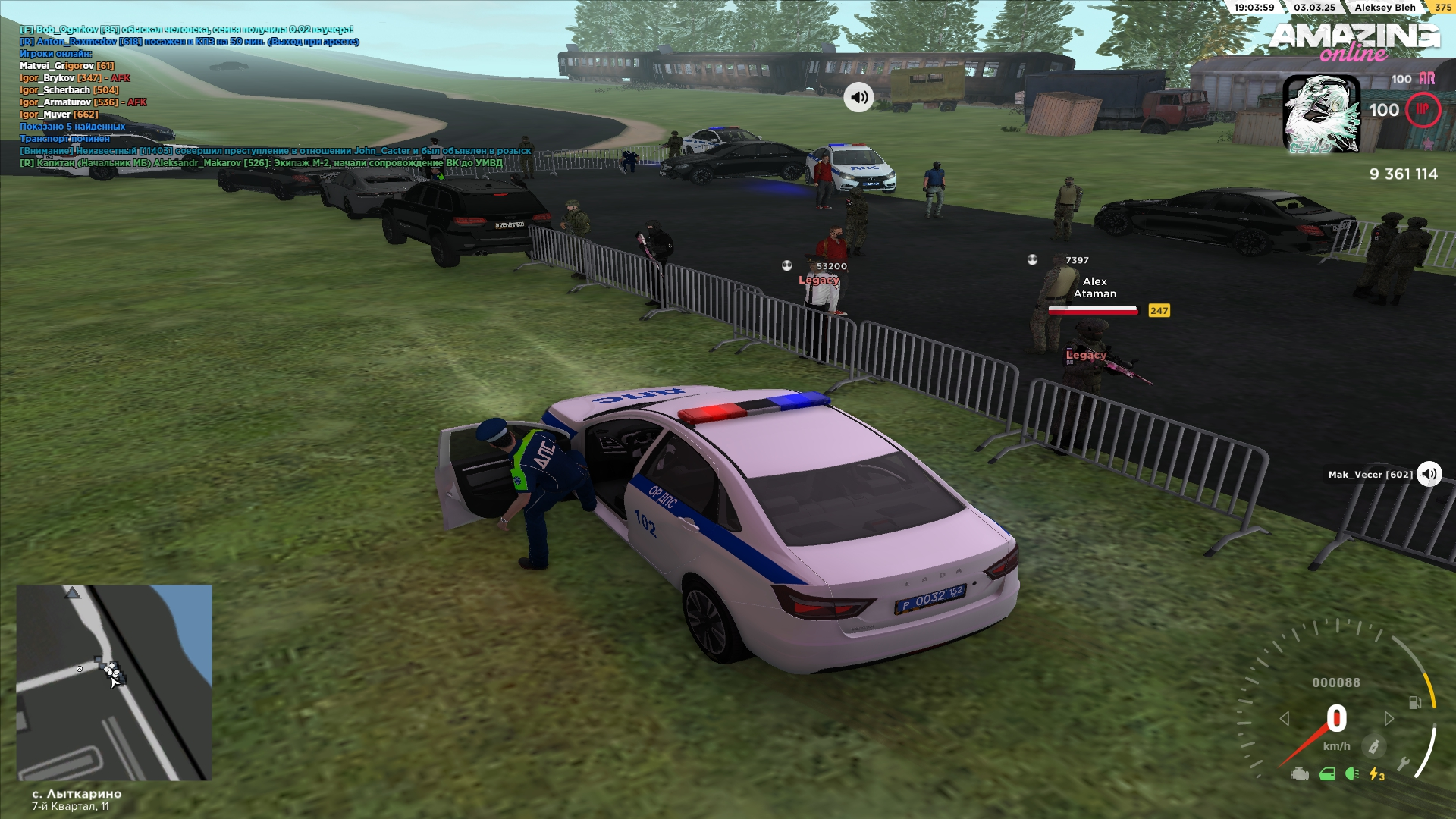1456x819 pixels.
Task: Click the round bottle icon on the speedometer
Action: 1373,746
